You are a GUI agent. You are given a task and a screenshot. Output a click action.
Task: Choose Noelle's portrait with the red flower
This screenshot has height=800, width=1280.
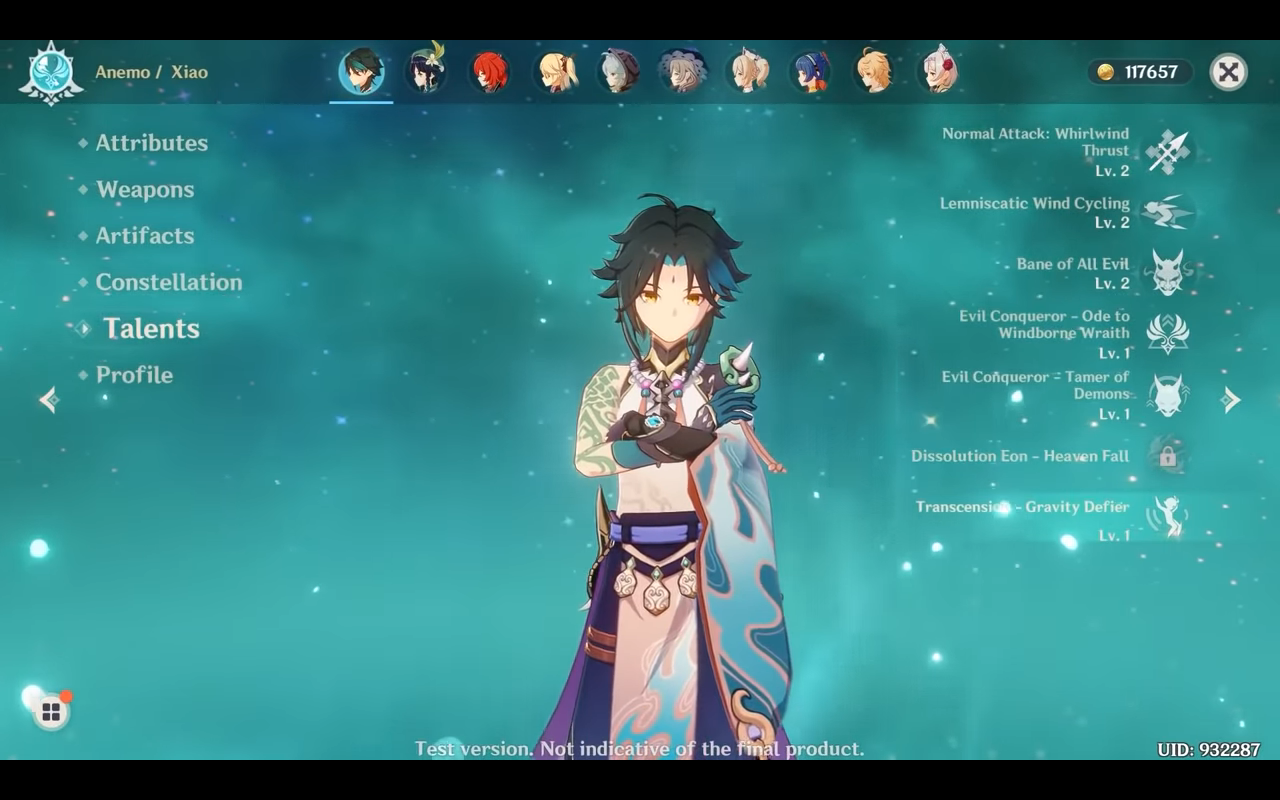[x=938, y=72]
